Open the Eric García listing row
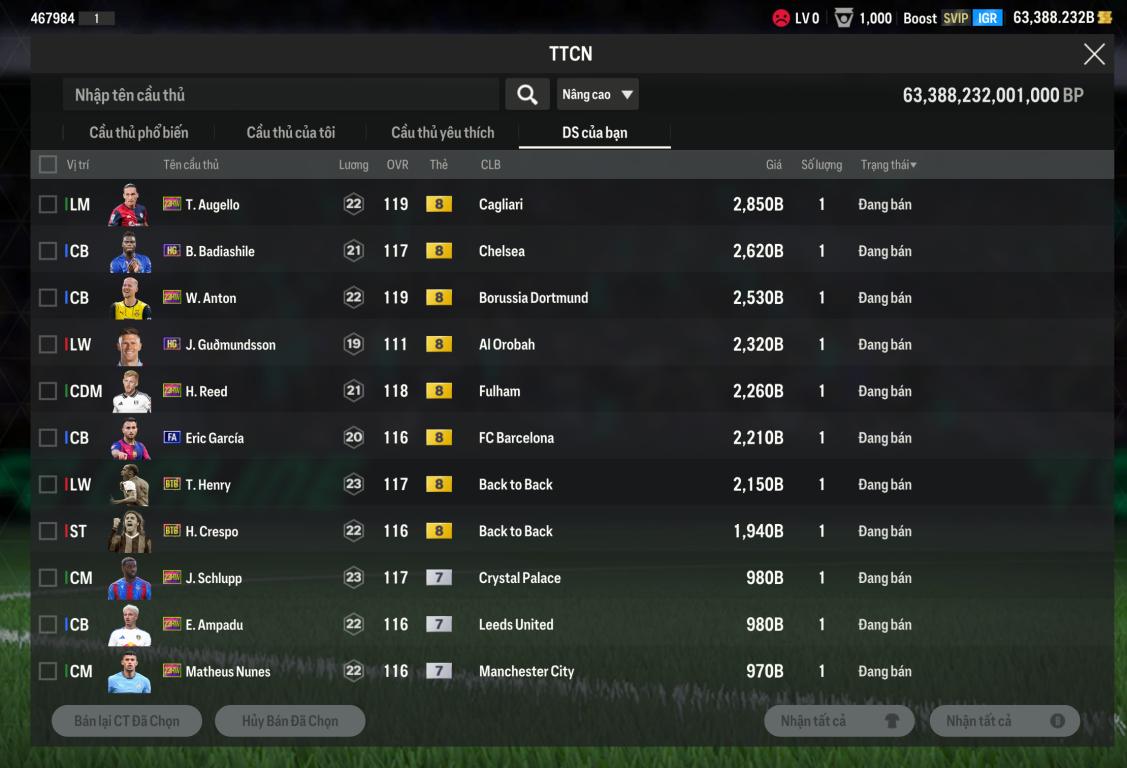This screenshot has width=1127, height=768. click(500, 438)
